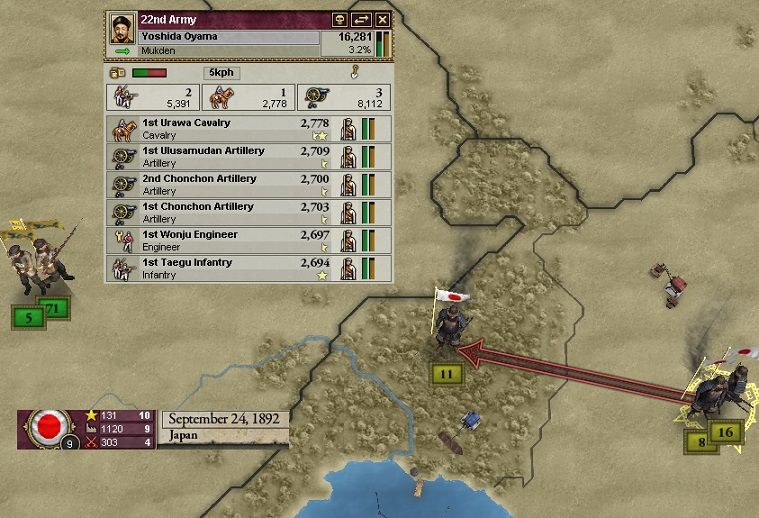Click the skull disband button
Viewport: 759px width, 518px height.
[339, 20]
